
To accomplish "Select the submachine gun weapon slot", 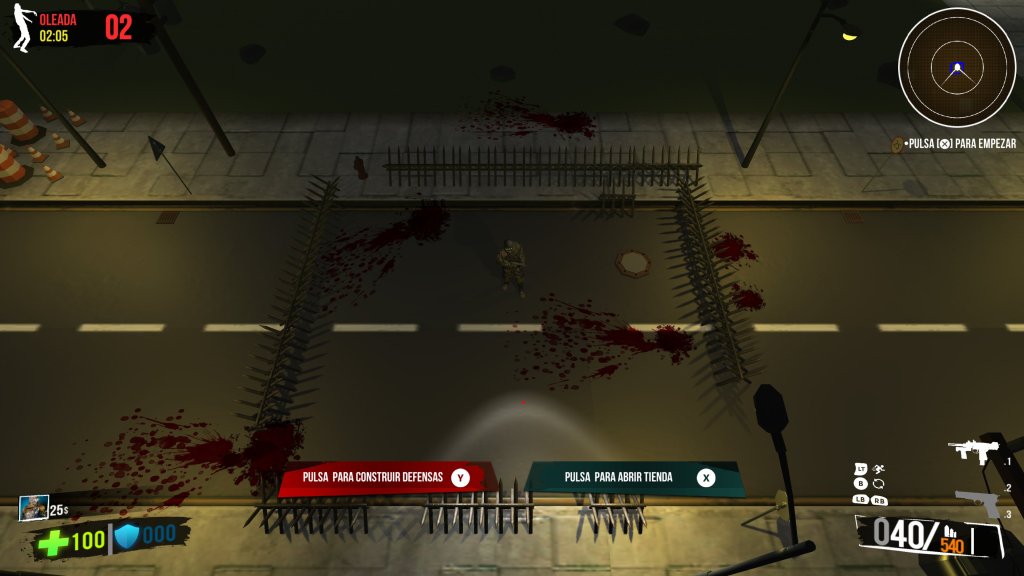I will coord(974,451).
